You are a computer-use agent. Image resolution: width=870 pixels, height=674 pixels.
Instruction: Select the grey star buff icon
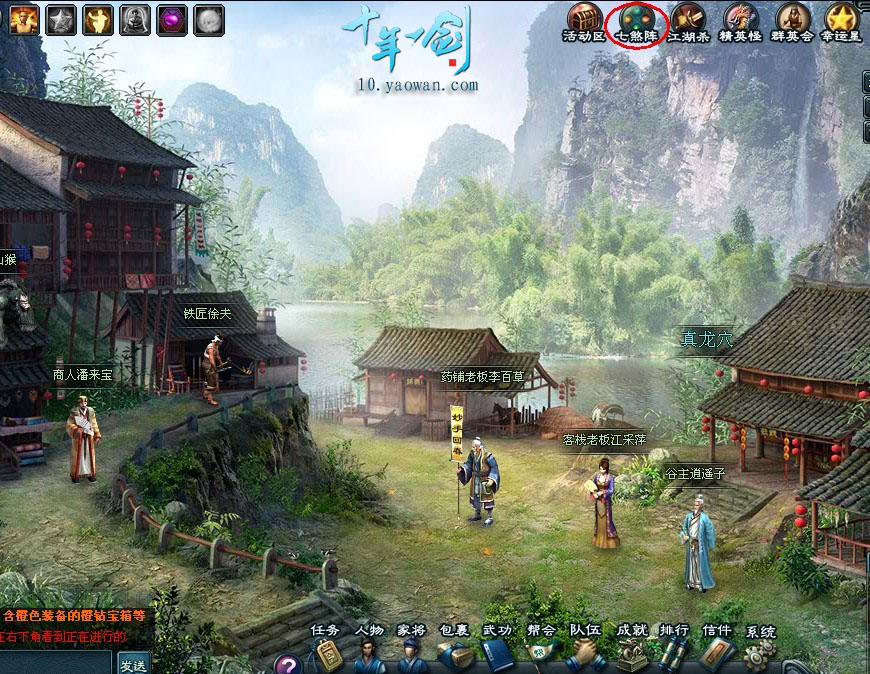coord(61,19)
